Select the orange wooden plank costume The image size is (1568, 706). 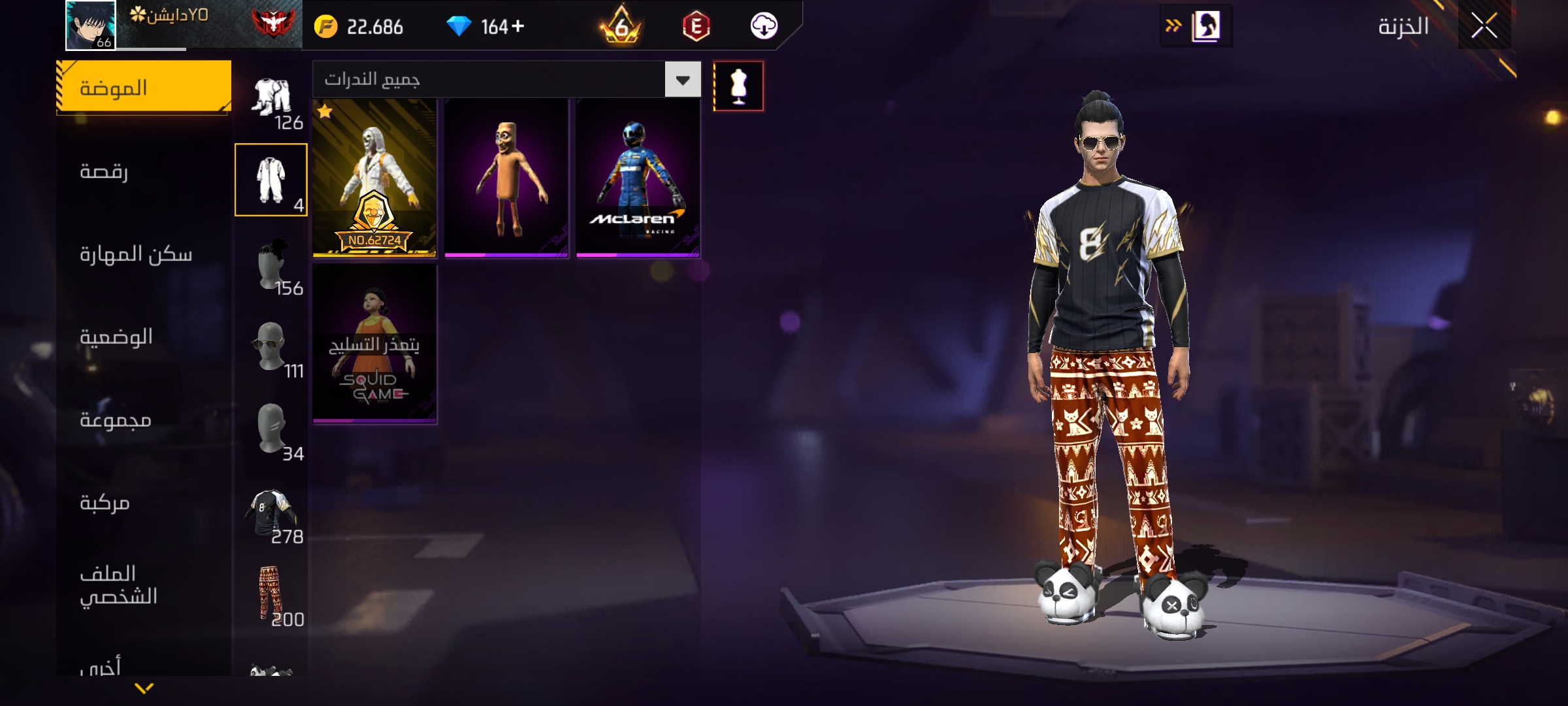(506, 178)
